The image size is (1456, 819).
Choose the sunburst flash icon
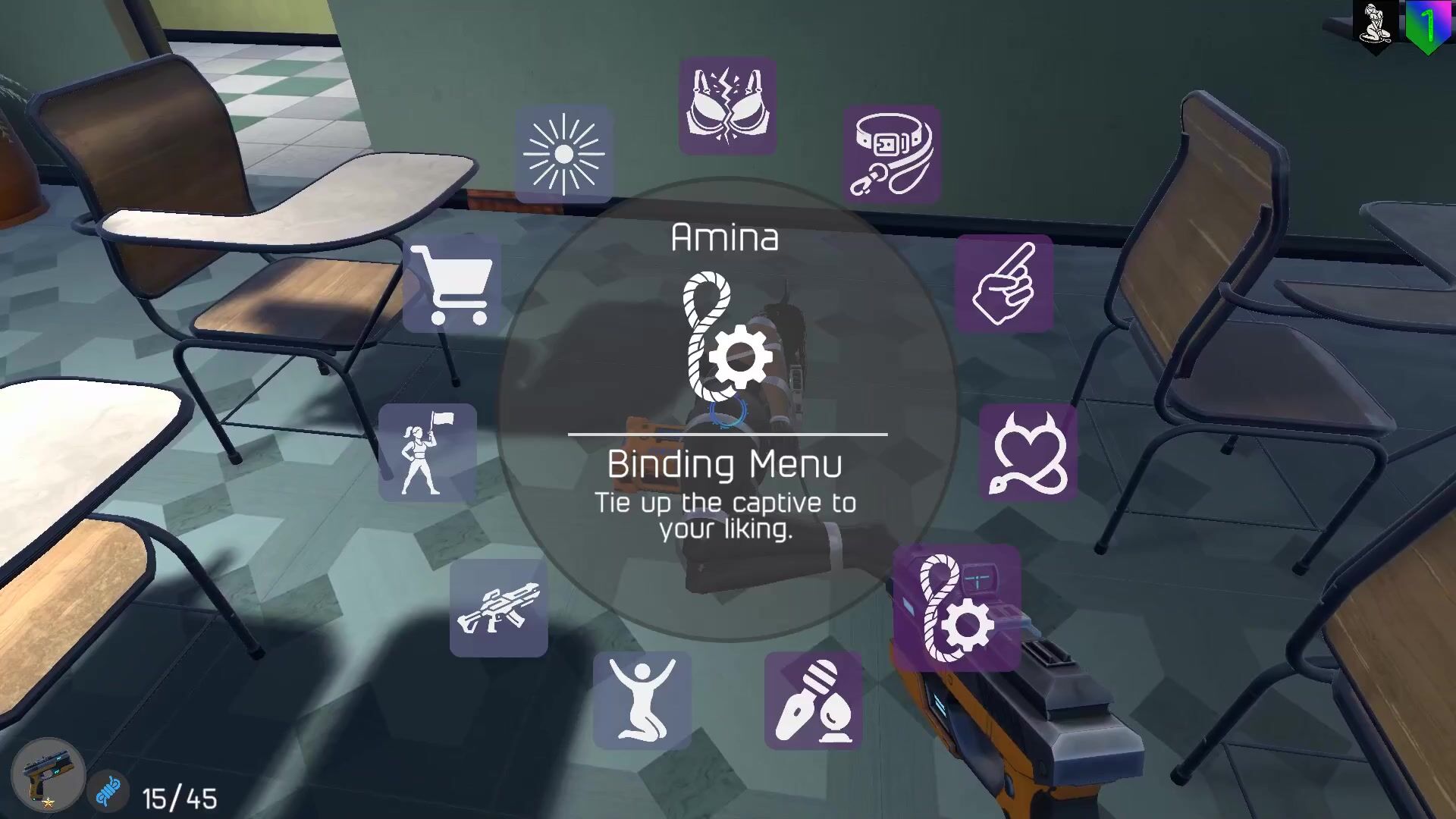click(x=564, y=155)
